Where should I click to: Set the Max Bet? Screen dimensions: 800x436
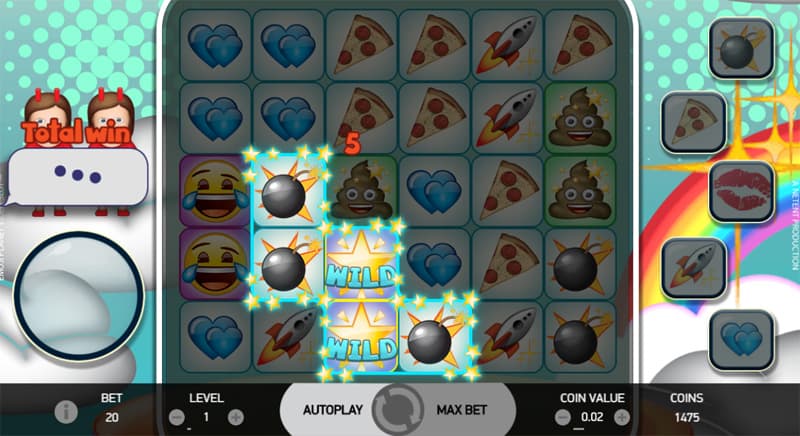point(461,410)
